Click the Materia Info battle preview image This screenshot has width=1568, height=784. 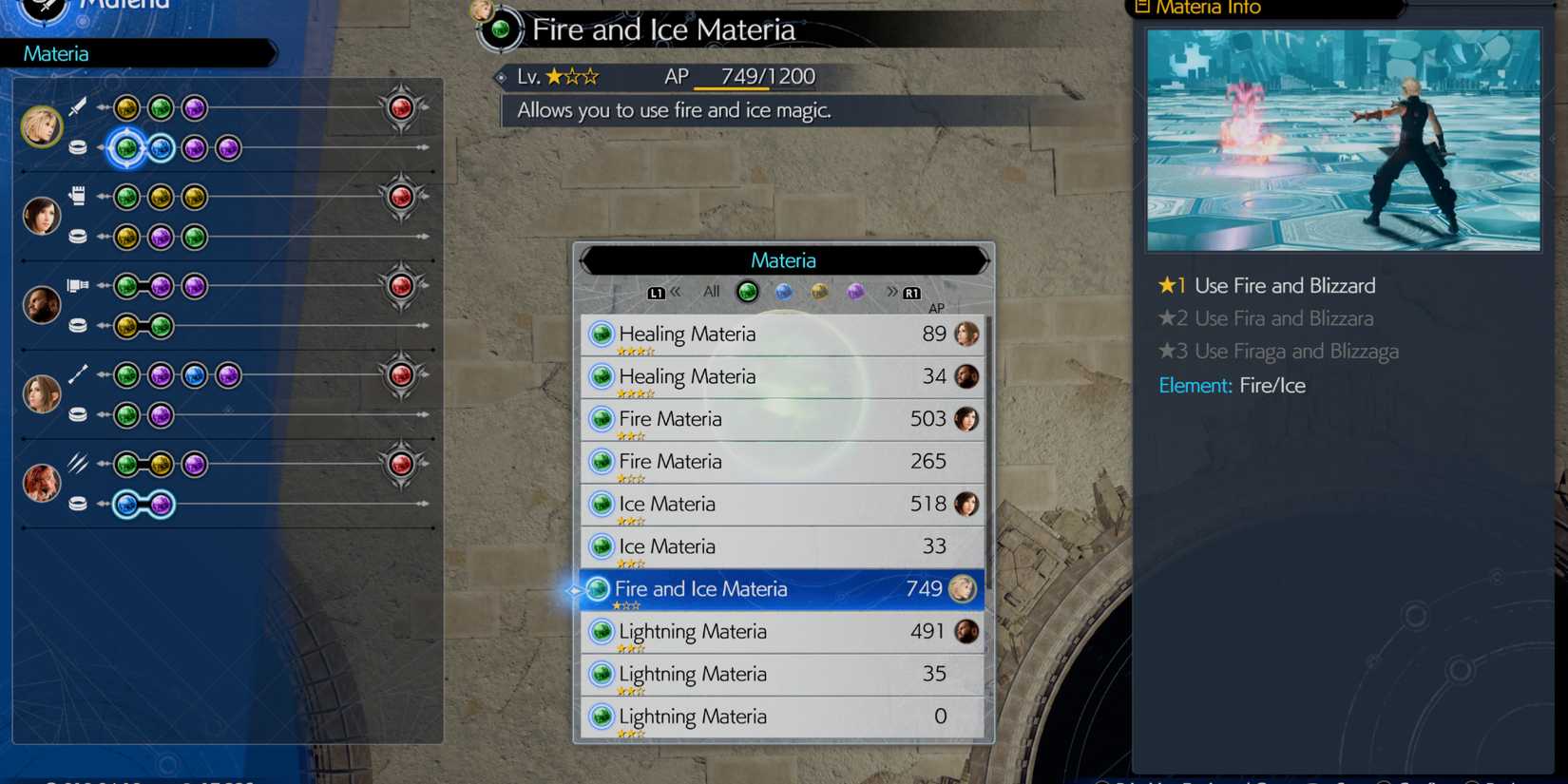(x=1342, y=139)
